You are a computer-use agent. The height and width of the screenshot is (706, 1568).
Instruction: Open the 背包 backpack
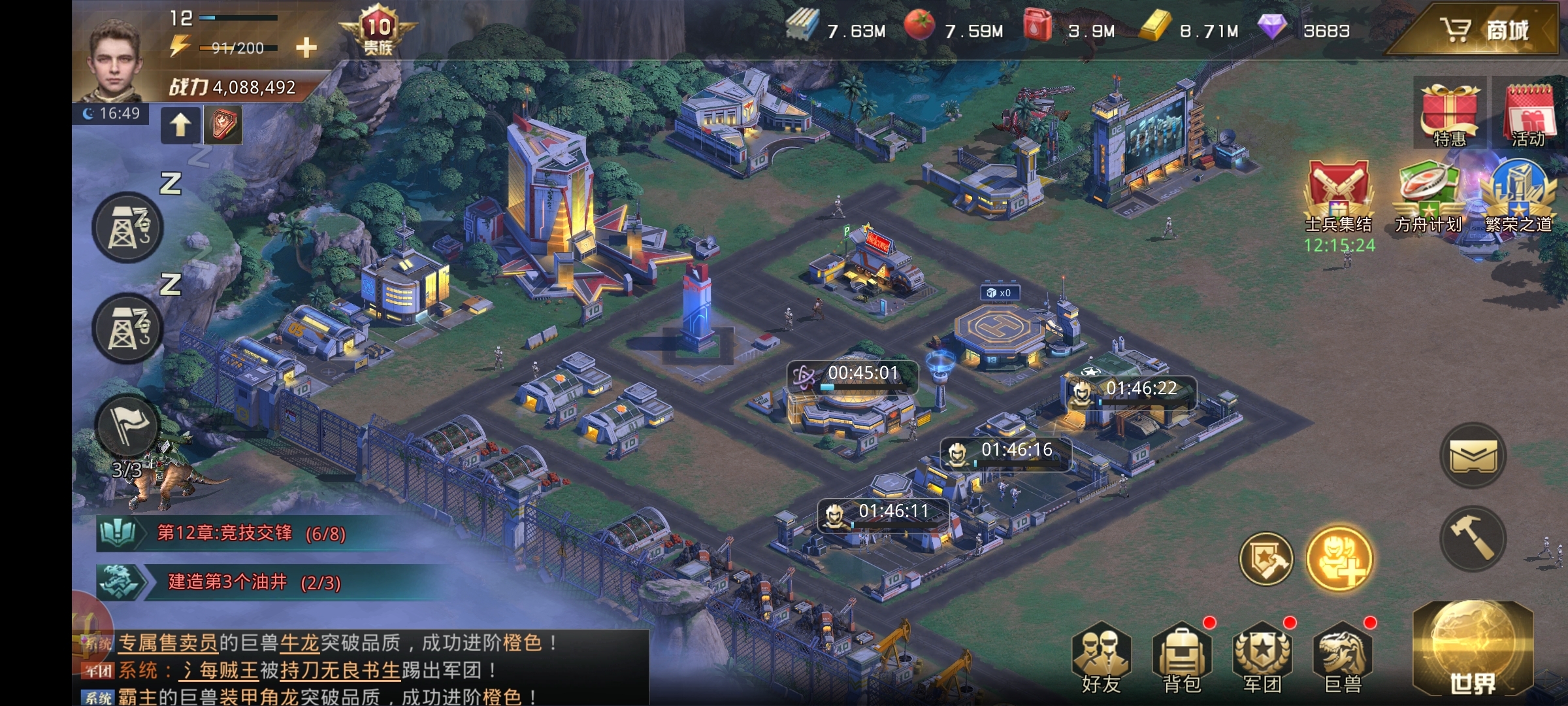(1181, 657)
